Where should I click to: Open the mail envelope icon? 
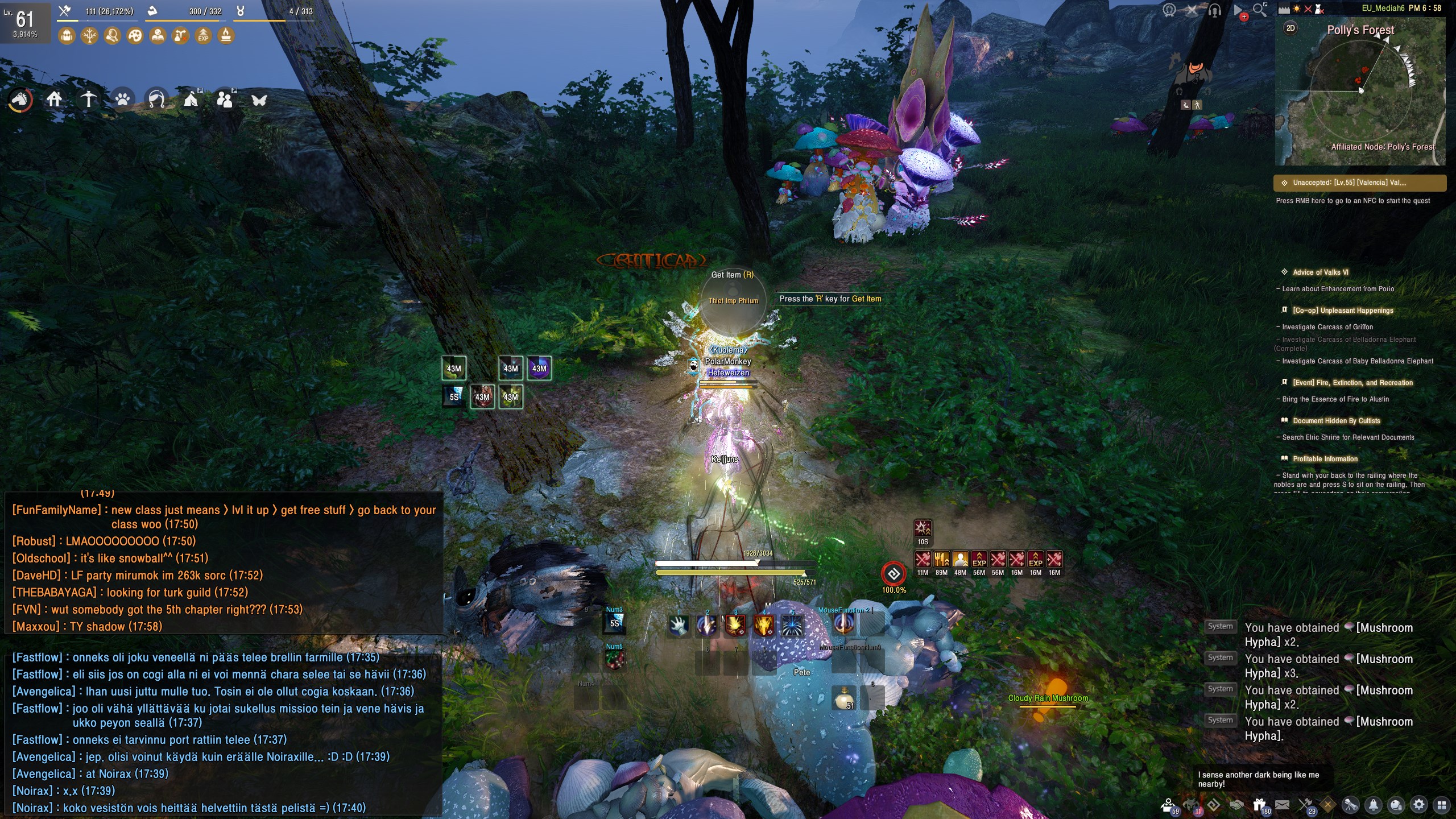(x=1282, y=804)
